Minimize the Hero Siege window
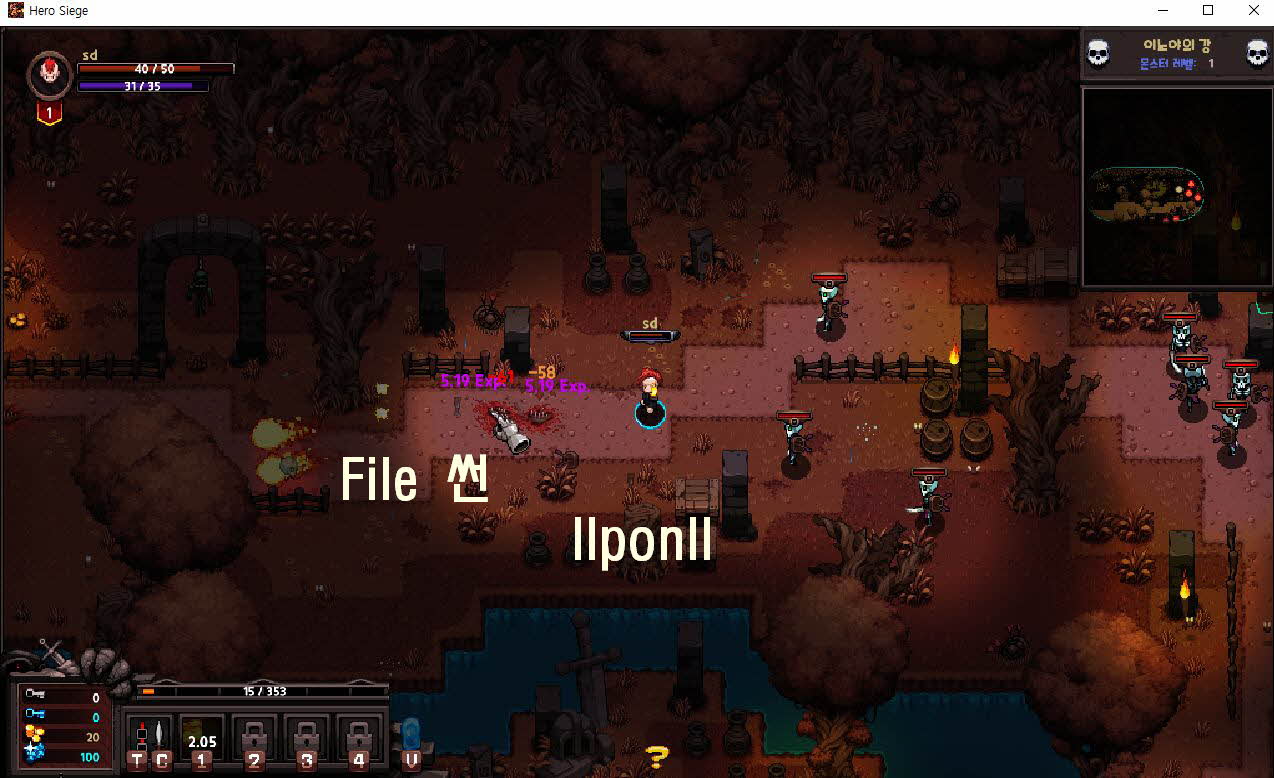This screenshot has width=1274, height=778. [x=1162, y=11]
